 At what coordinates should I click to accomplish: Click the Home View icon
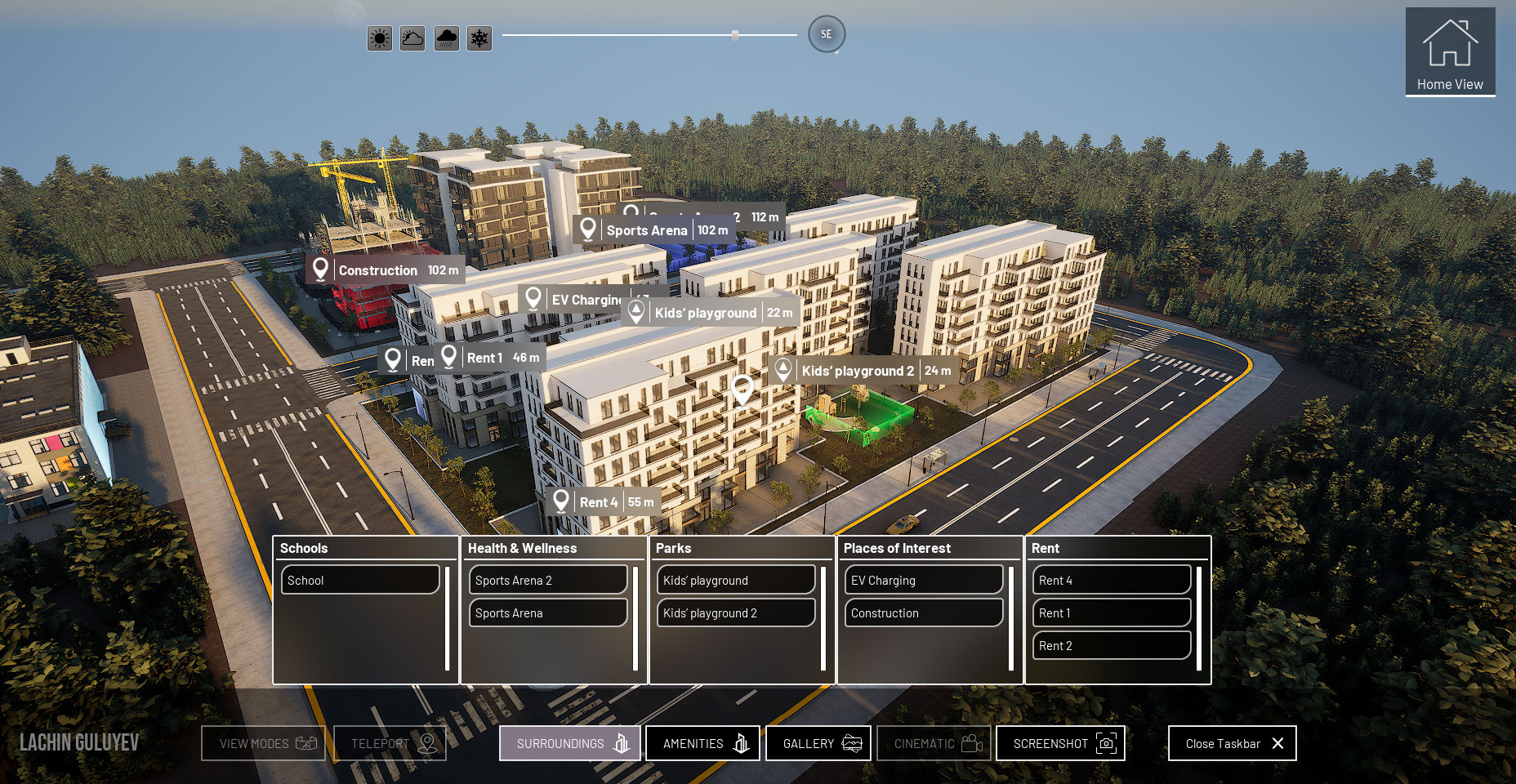(x=1449, y=49)
